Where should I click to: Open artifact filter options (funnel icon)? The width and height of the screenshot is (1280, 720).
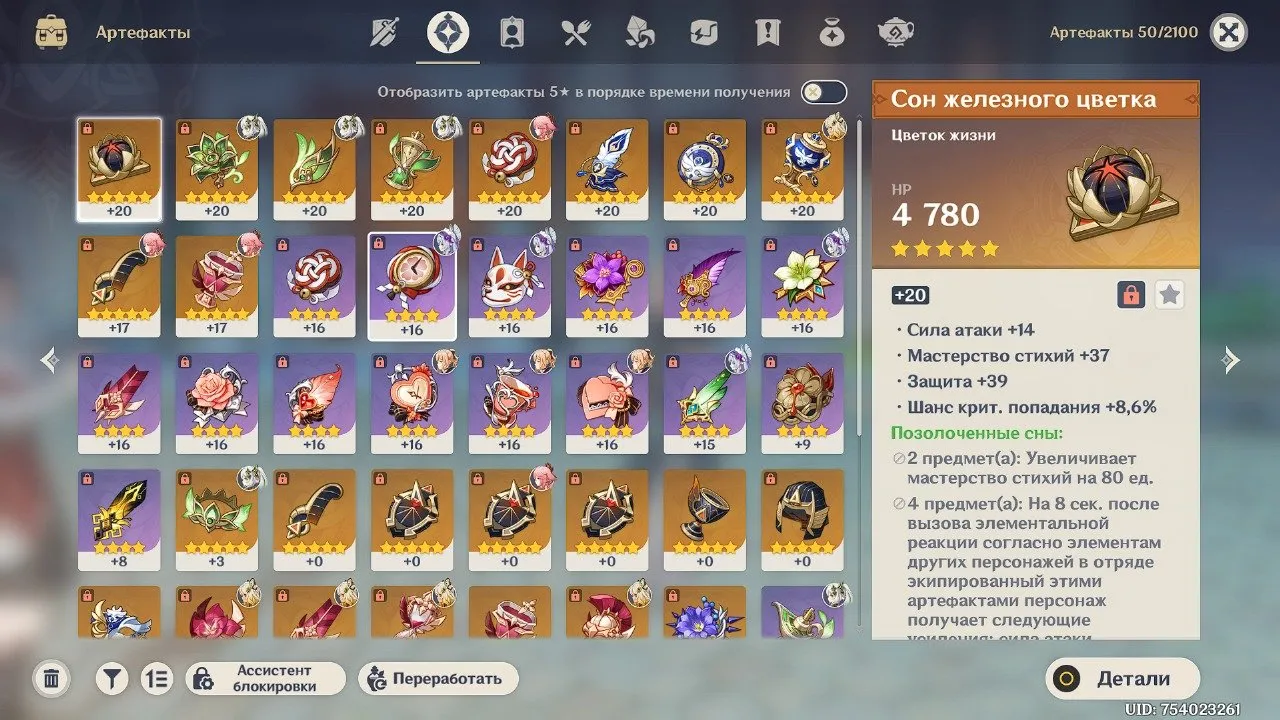(110, 678)
